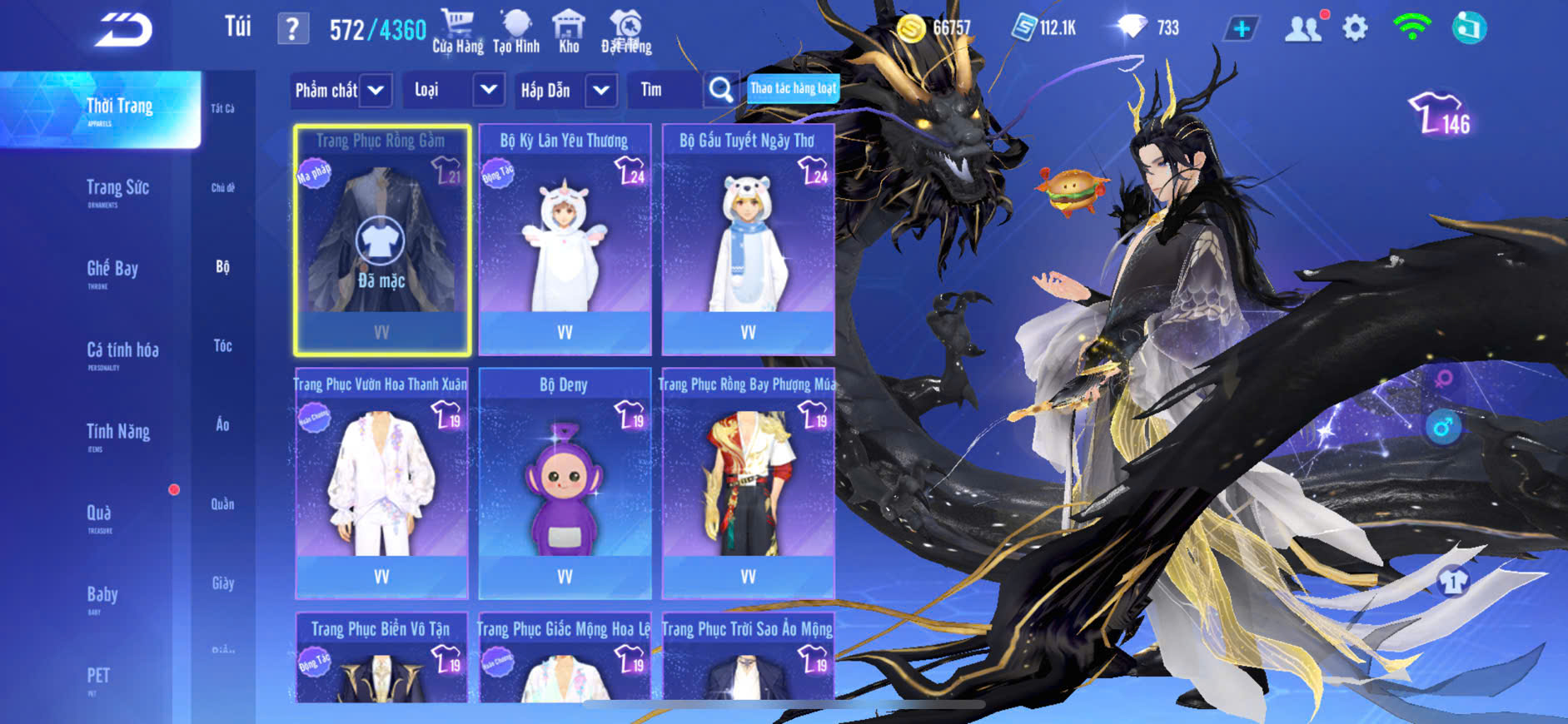Switch to the Trang Sức tab

point(117,190)
